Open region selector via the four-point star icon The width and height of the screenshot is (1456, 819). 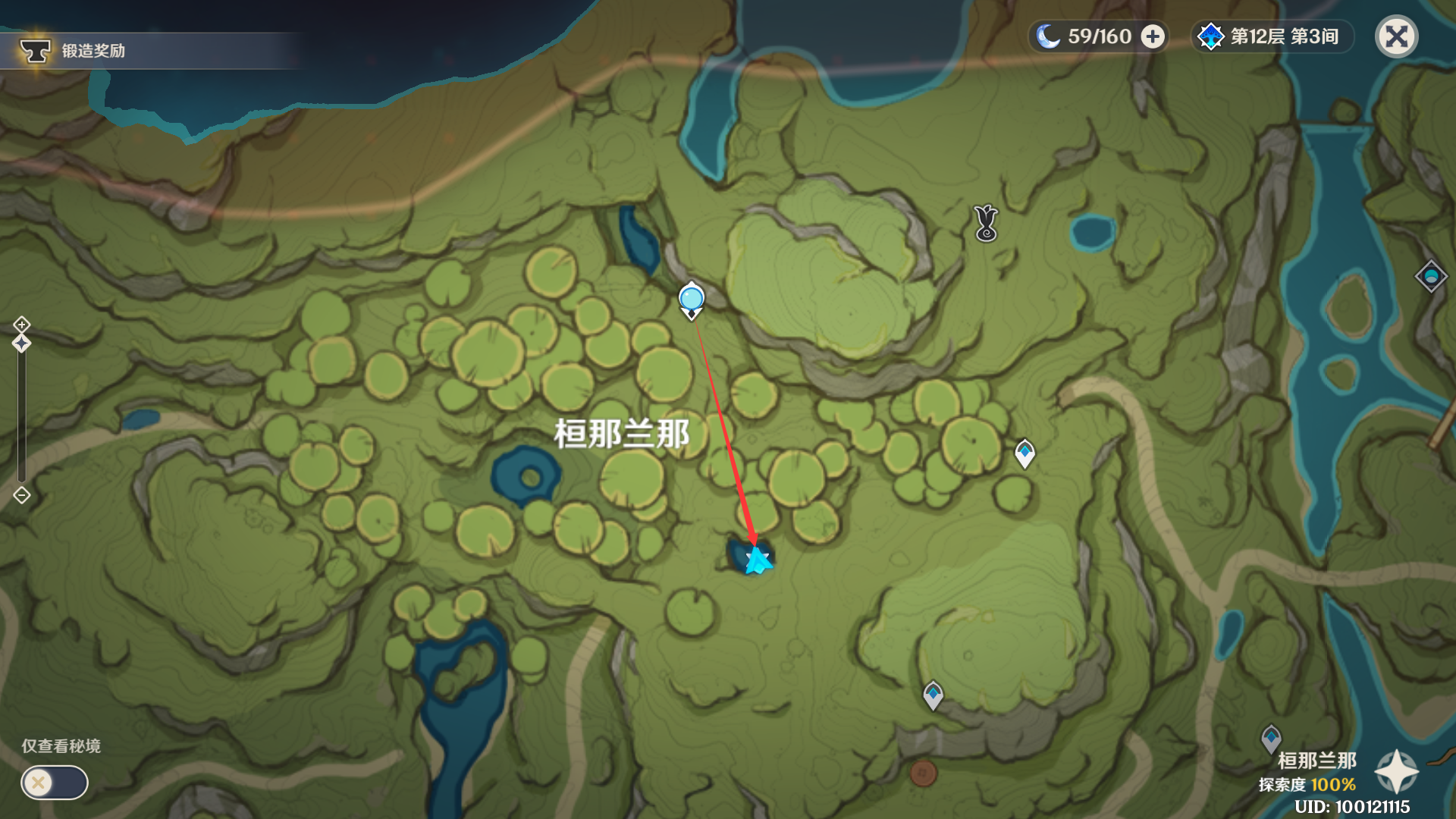(1396, 772)
